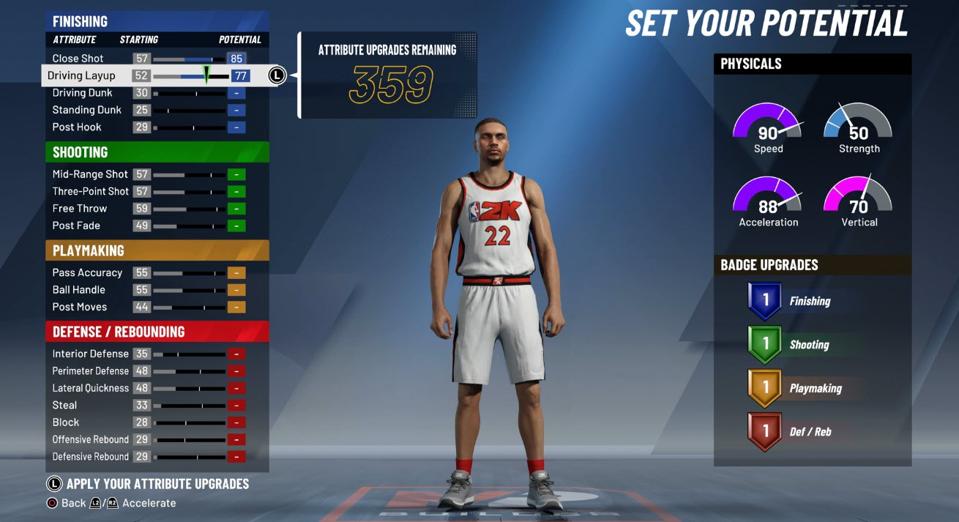Select the Post Fade attribute row
The image size is (959, 522).
(77, 225)
